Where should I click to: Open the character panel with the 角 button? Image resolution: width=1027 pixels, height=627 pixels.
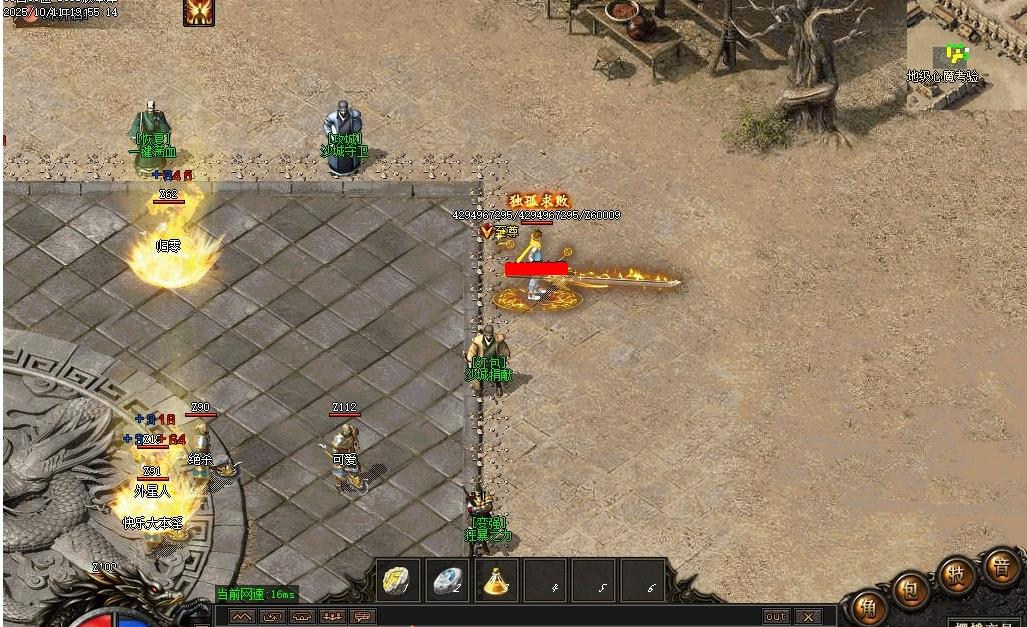(x=868, y=608)
